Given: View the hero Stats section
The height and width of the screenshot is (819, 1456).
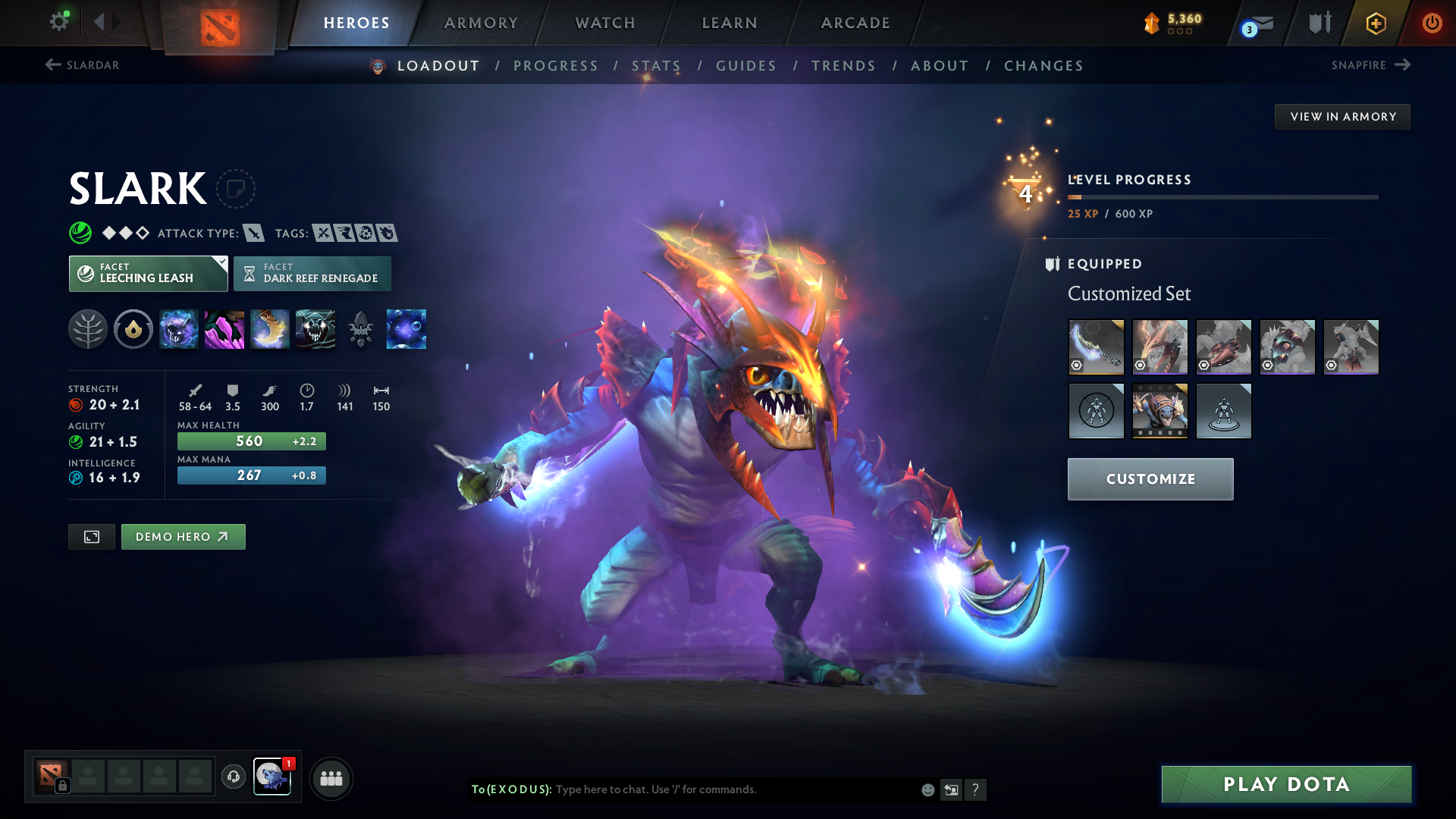Looking at the screenshot, I should click(x=657, y=66).
